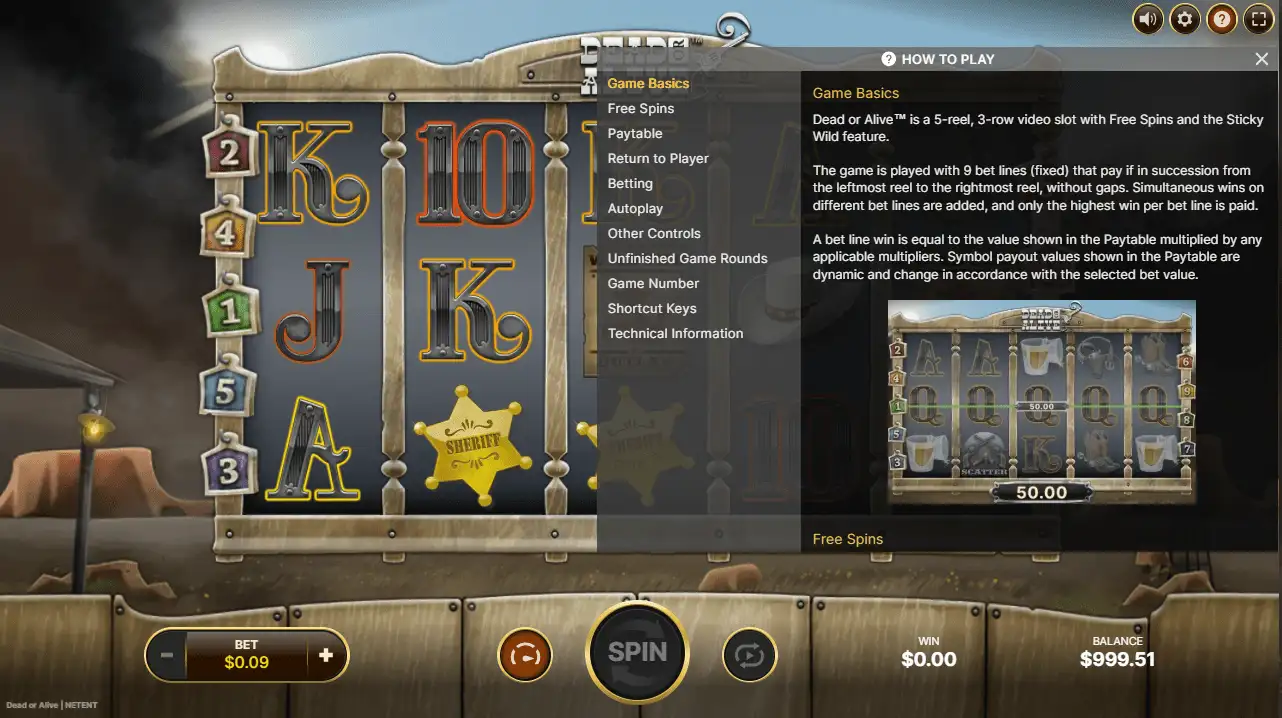Select Game Basics in the help menu

(648, 83)
